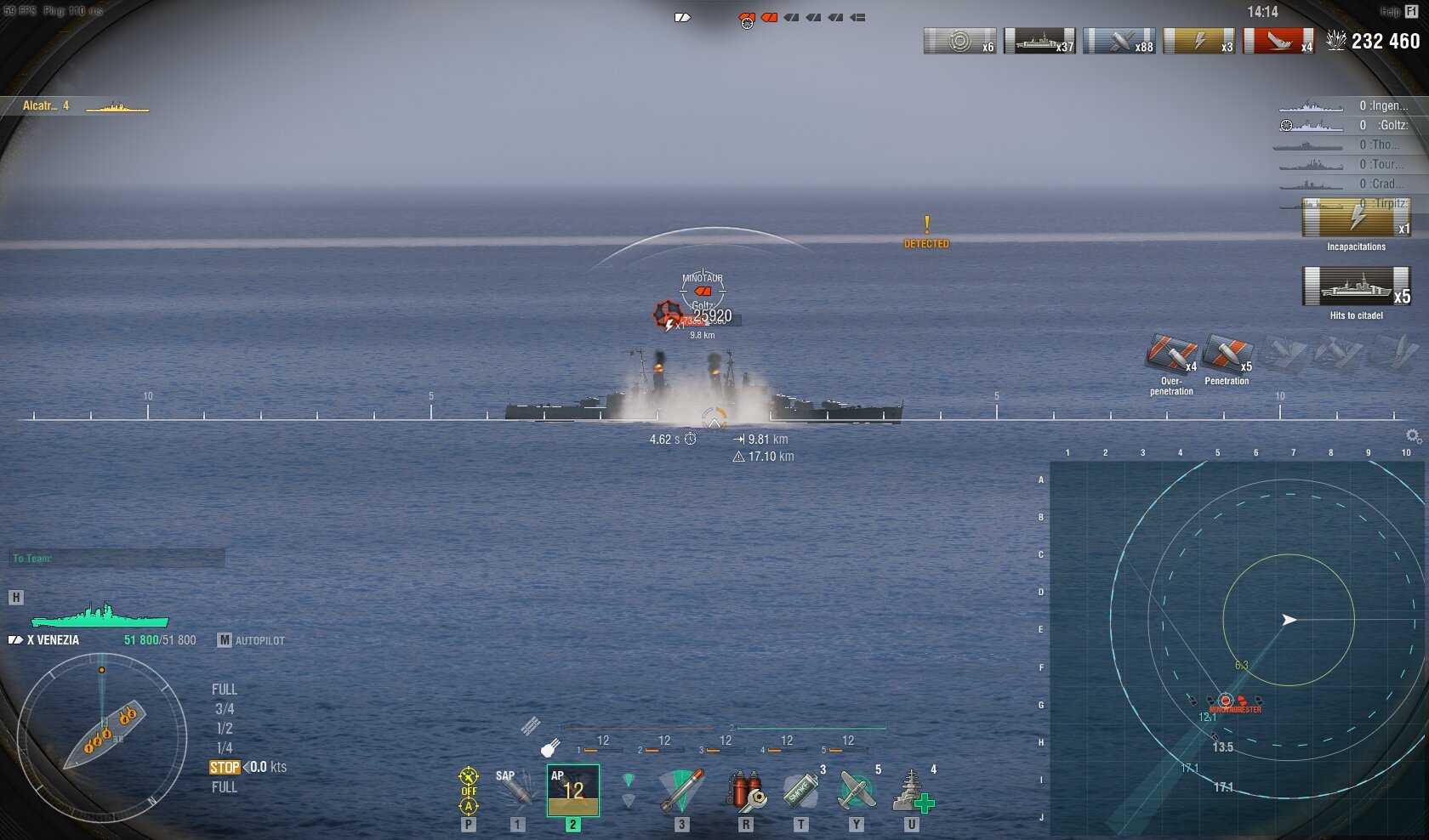Select the AP shell type
Viewport: 1429px width, 840px height.
pos(572,791)
